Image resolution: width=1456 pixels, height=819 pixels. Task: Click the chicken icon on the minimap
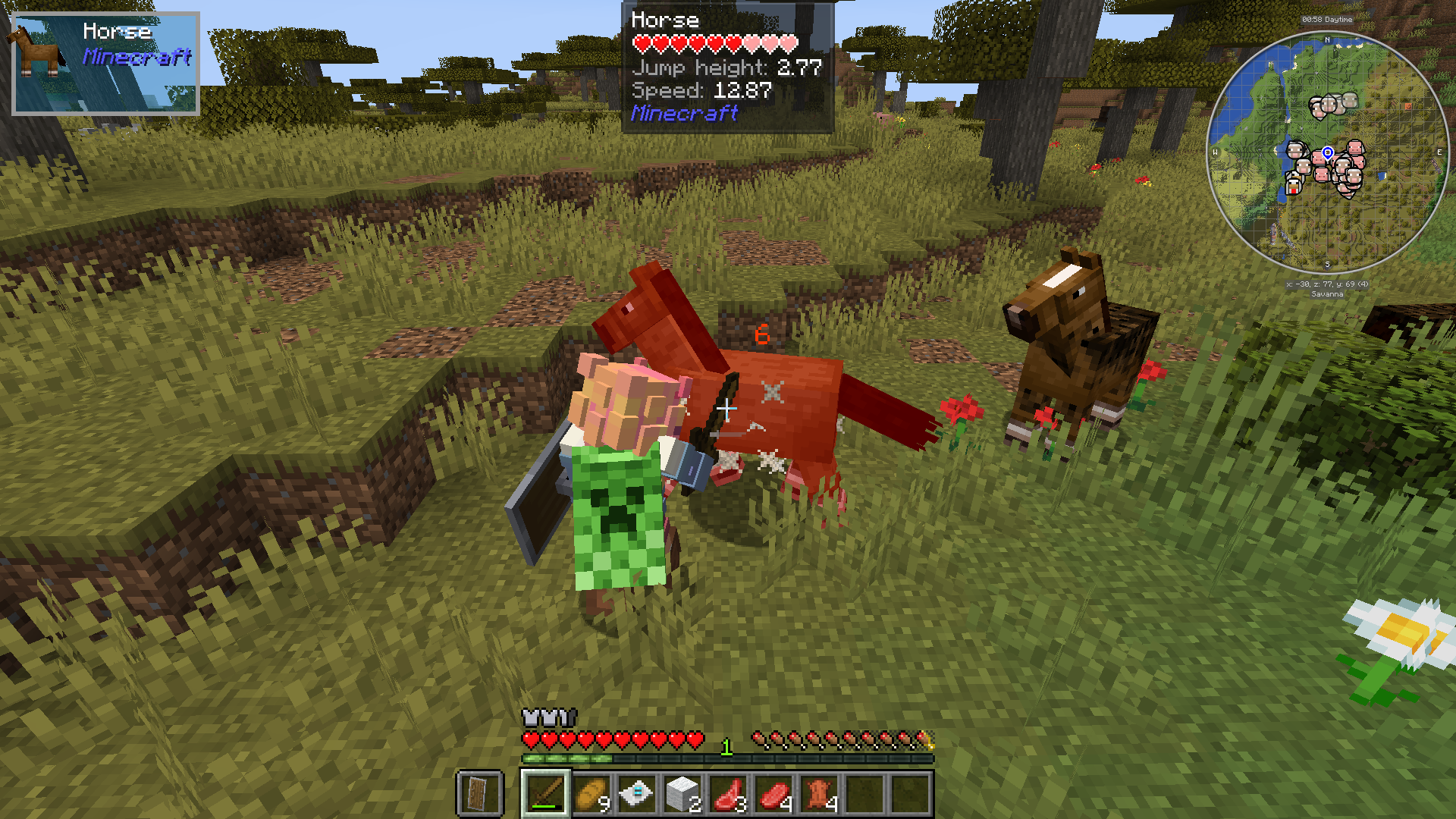[1293, 184]
